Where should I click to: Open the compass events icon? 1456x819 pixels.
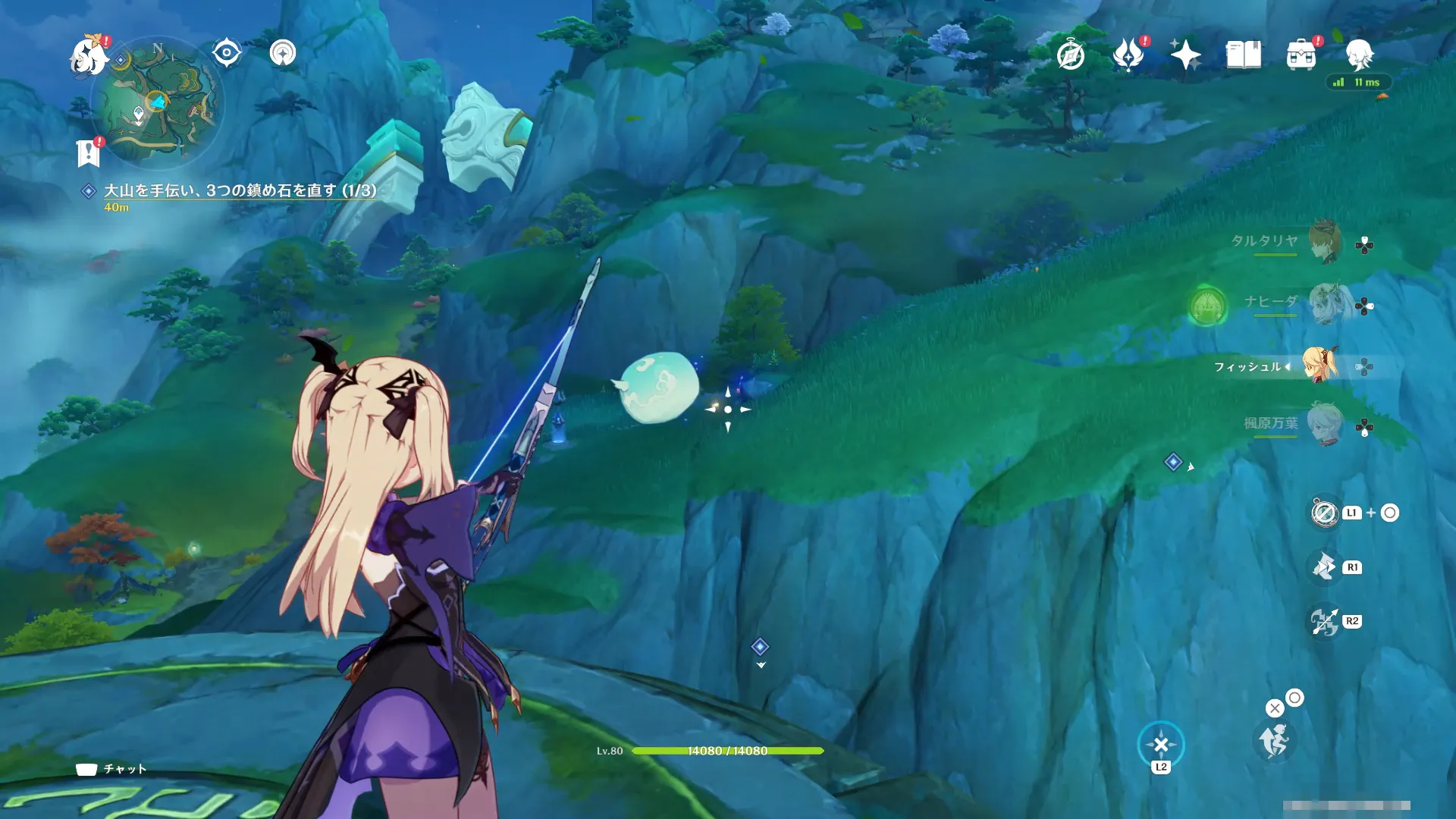[x=1071, y=55]
